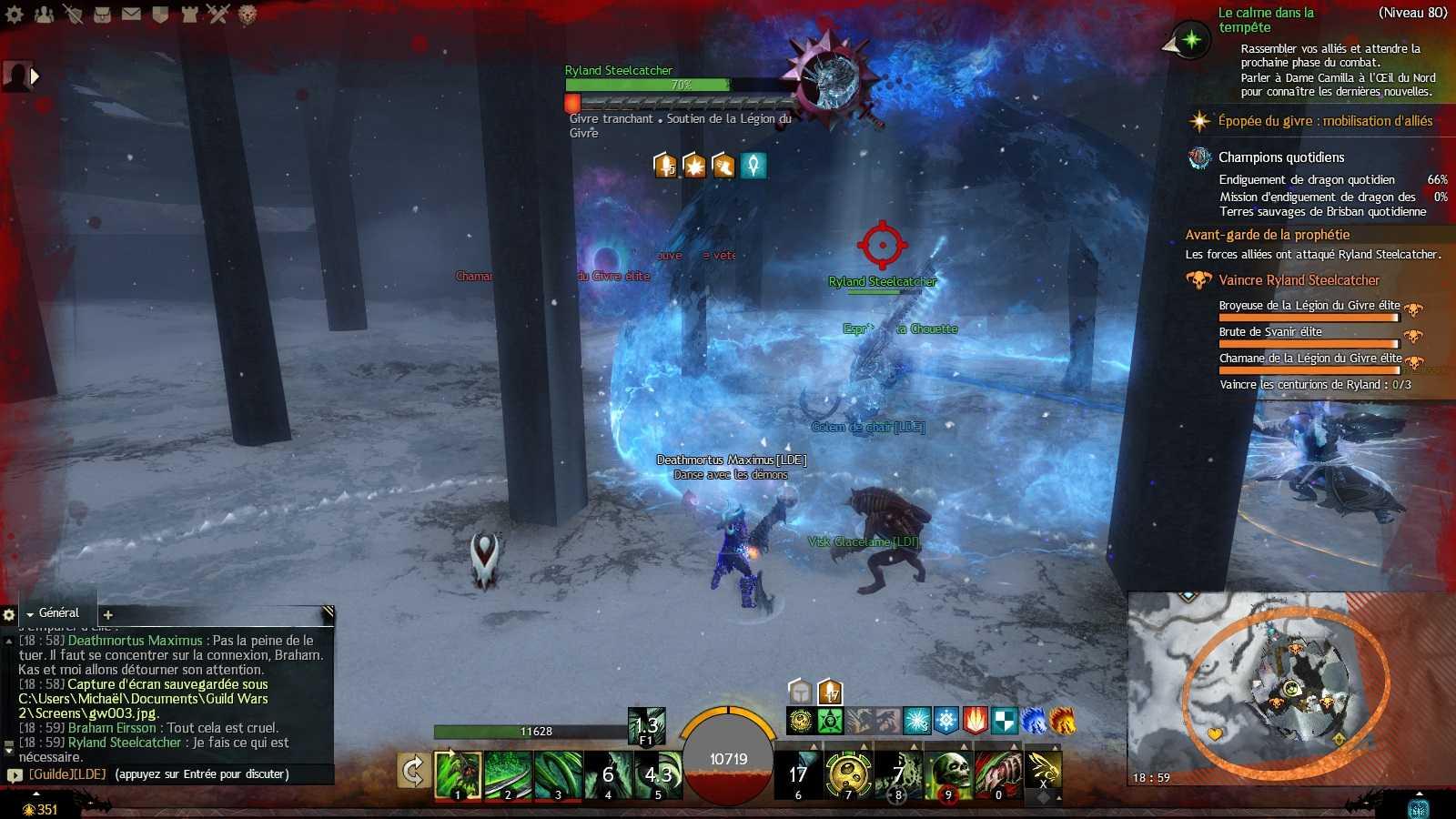This screenshot has width=1456, height=819.
Task: Activate weapon skill slot 3
Action: point(558,774)
